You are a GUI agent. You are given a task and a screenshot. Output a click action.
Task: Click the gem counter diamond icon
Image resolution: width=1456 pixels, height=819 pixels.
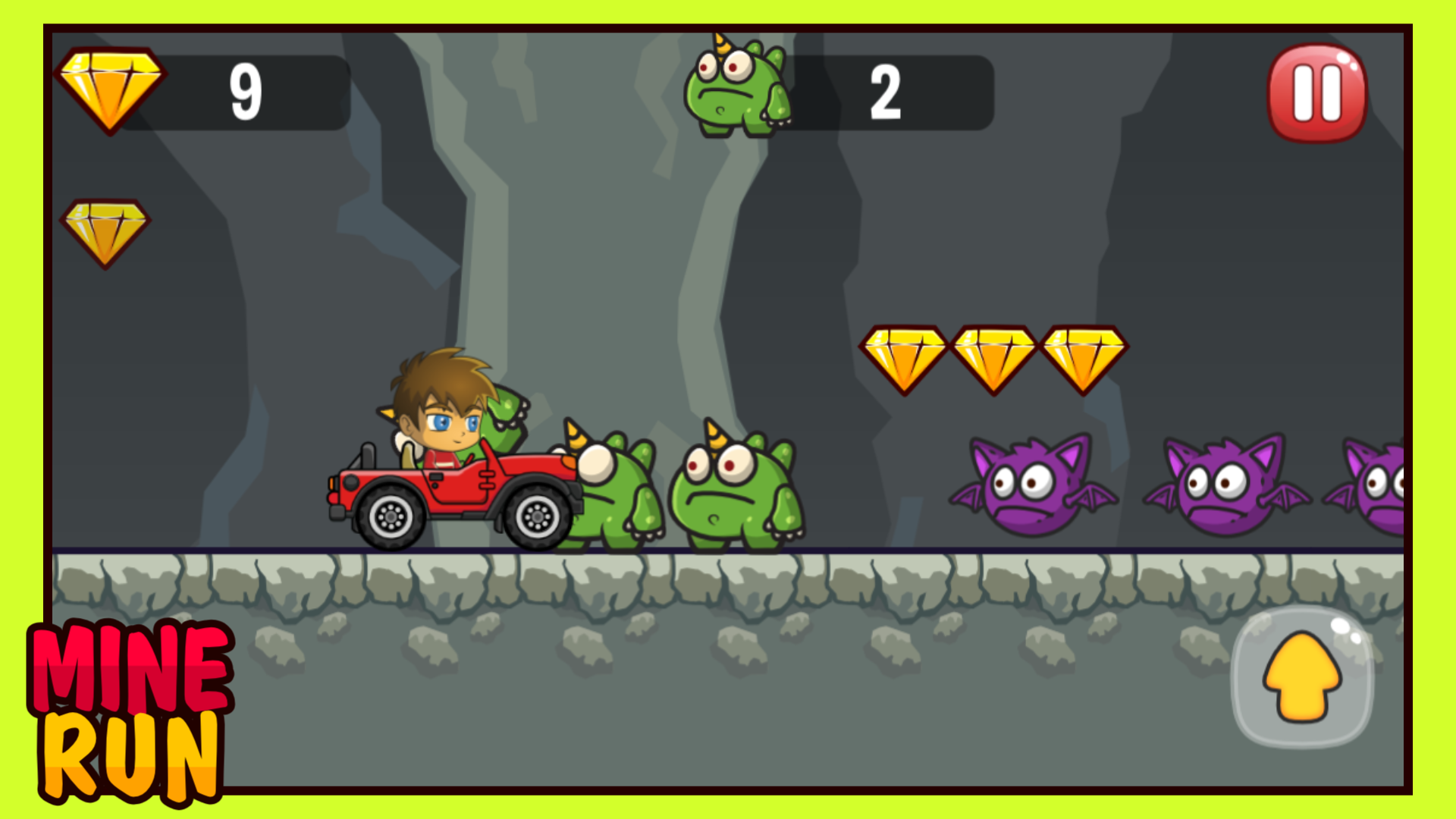click(110, 91)
